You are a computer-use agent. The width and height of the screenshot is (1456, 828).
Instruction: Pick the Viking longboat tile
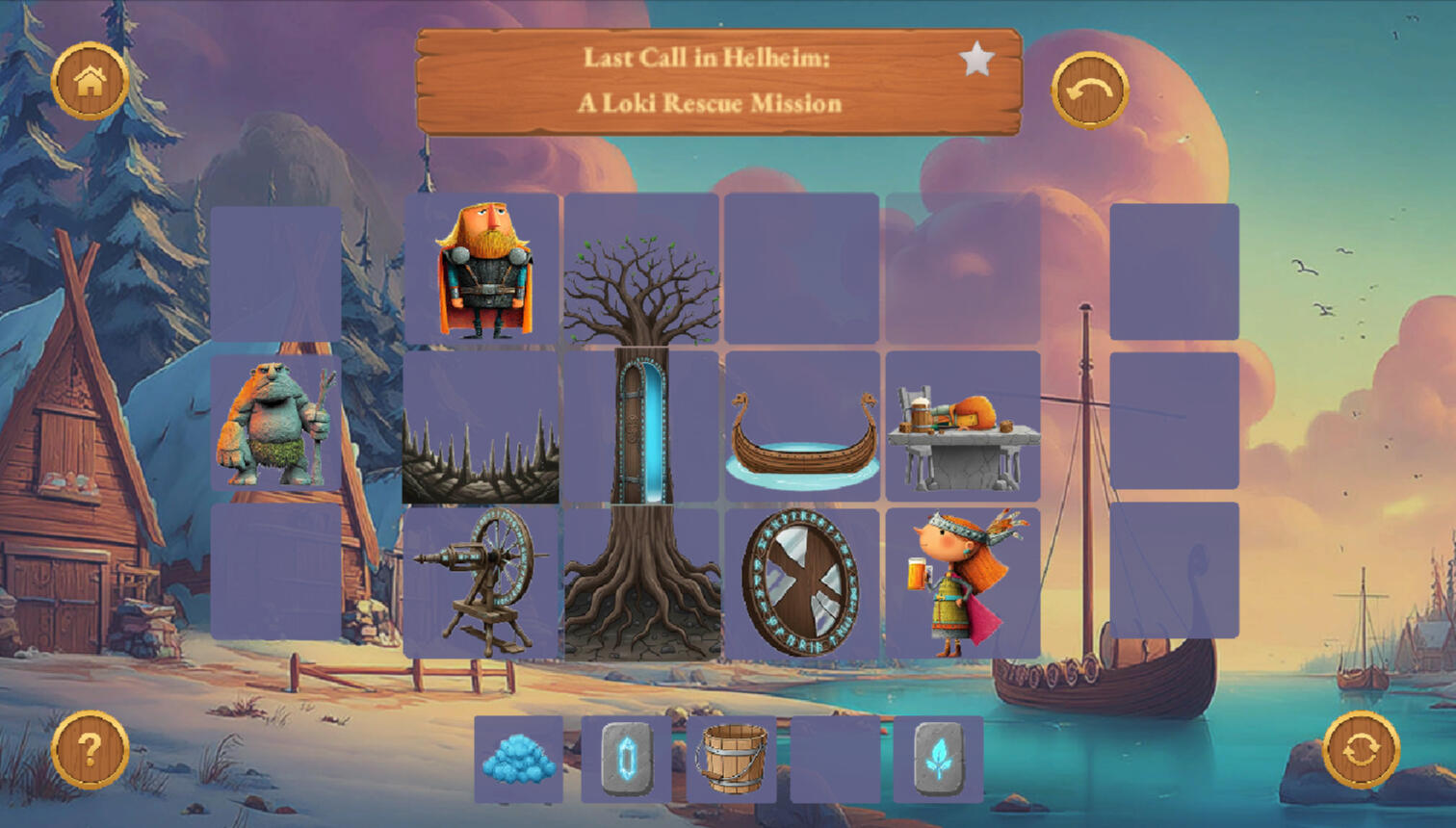click(x=802, y=427)
